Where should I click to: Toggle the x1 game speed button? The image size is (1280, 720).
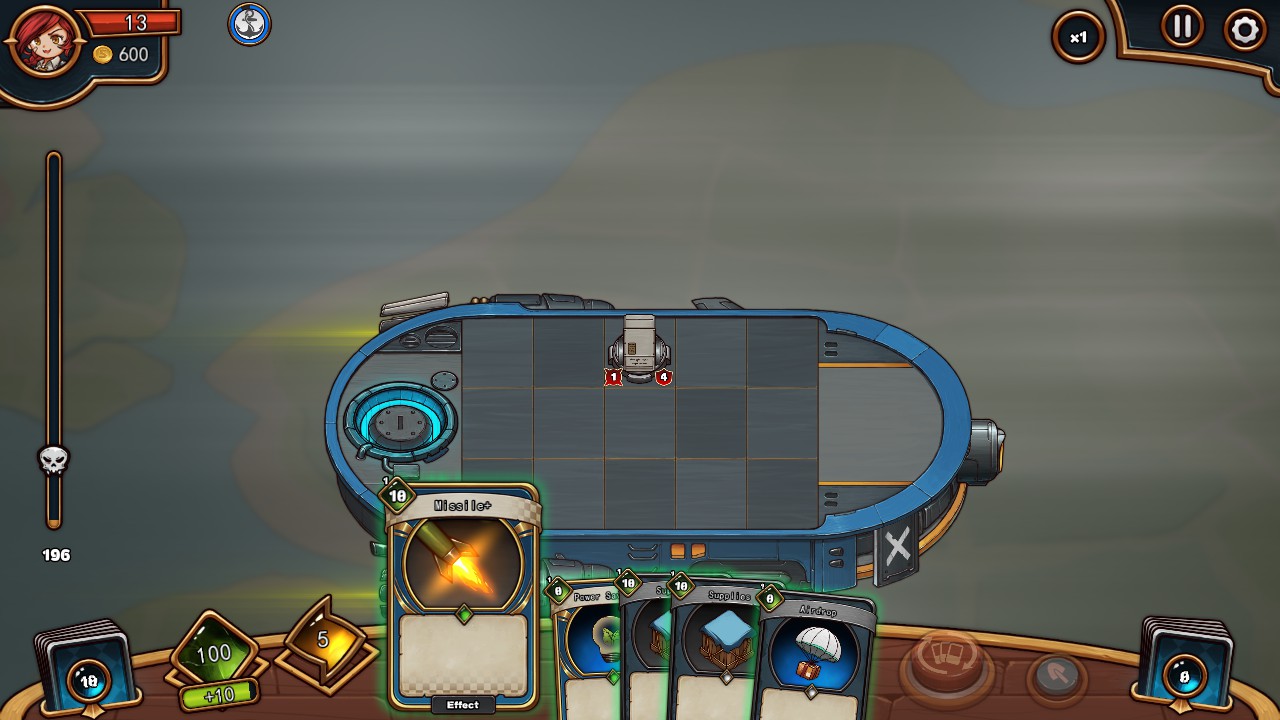pyautogui.click(x=1078, y=38)
